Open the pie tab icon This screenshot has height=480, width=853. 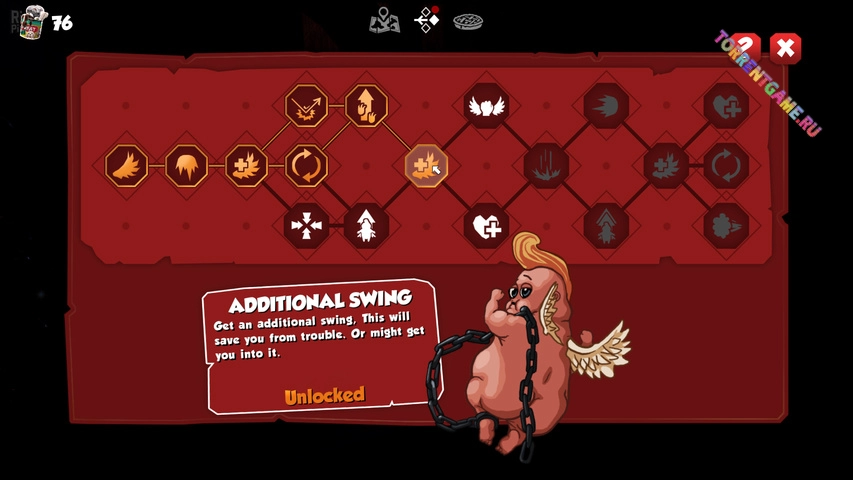coord(468,20)
